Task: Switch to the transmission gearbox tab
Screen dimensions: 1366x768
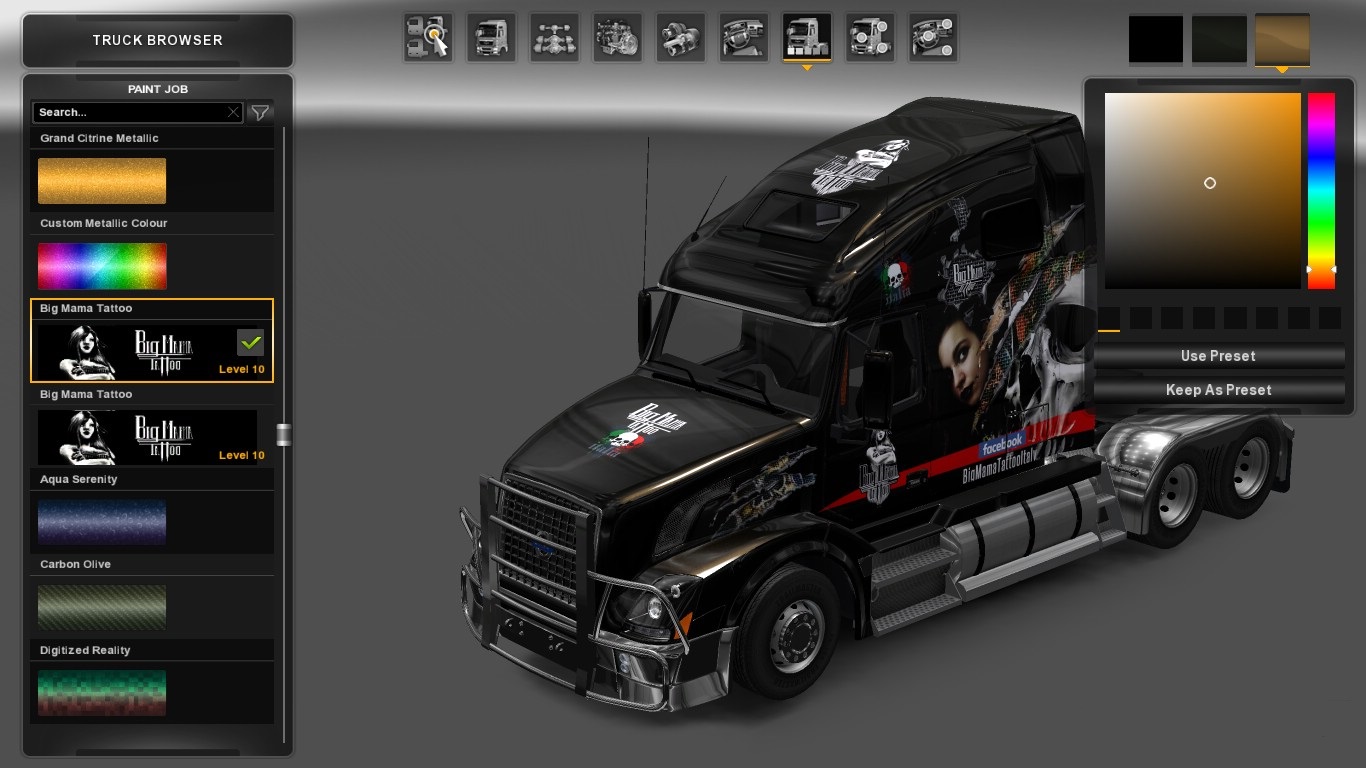Action: tap(681, 38)
